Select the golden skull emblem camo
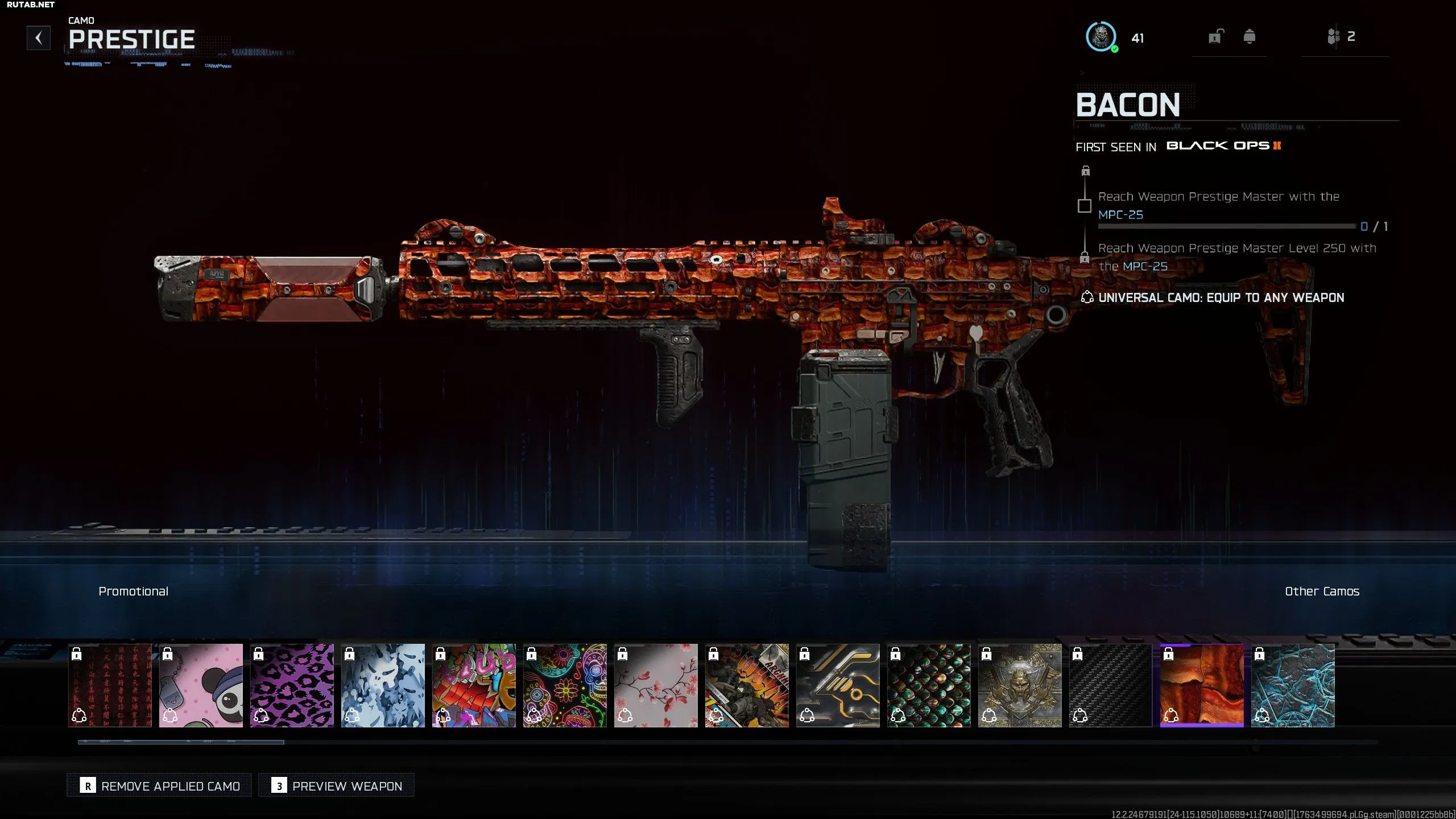The image size is (1456, 819). click(1020, 685)
